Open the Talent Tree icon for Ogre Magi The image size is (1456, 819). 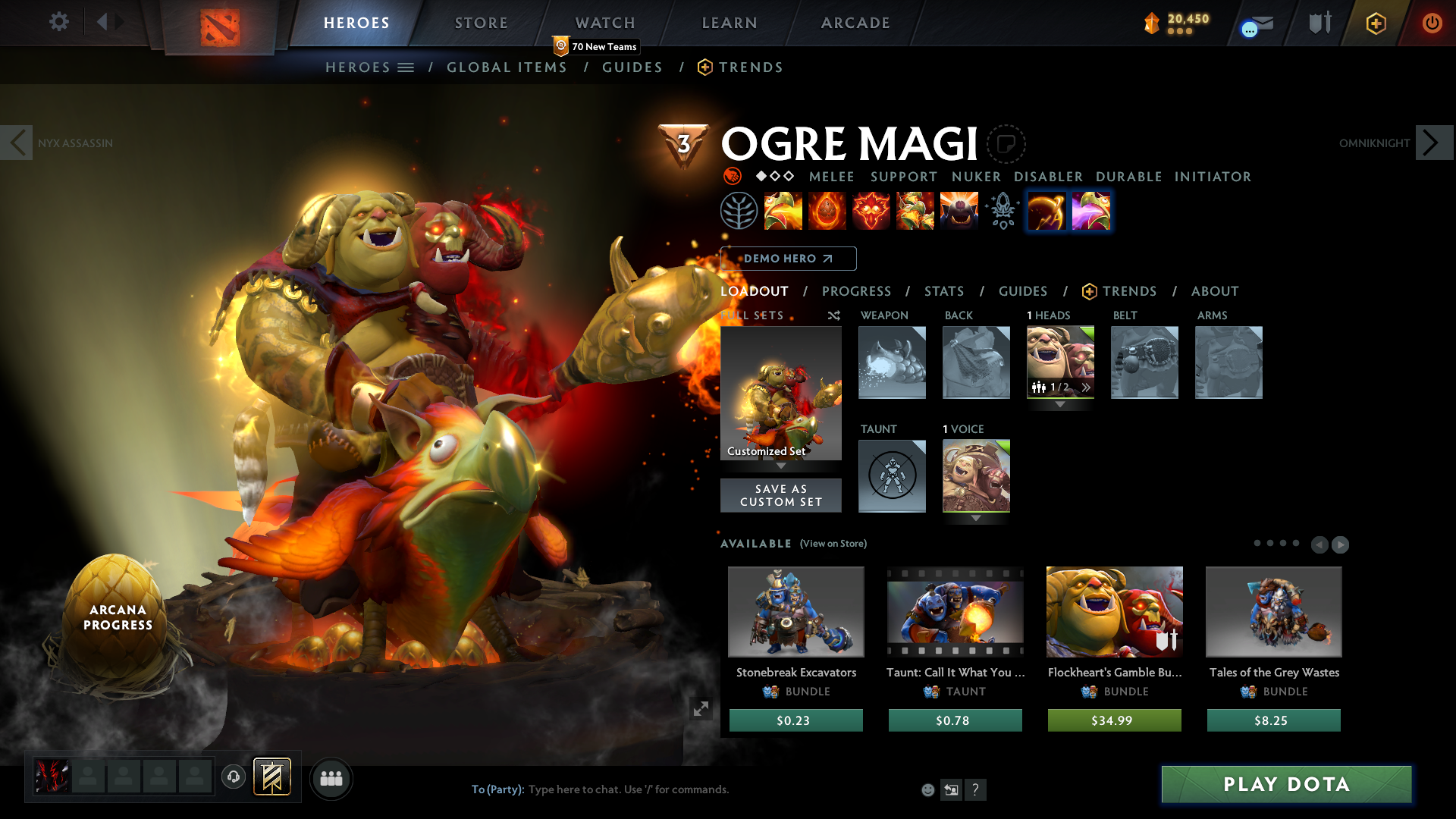click(x=739, y=211)
